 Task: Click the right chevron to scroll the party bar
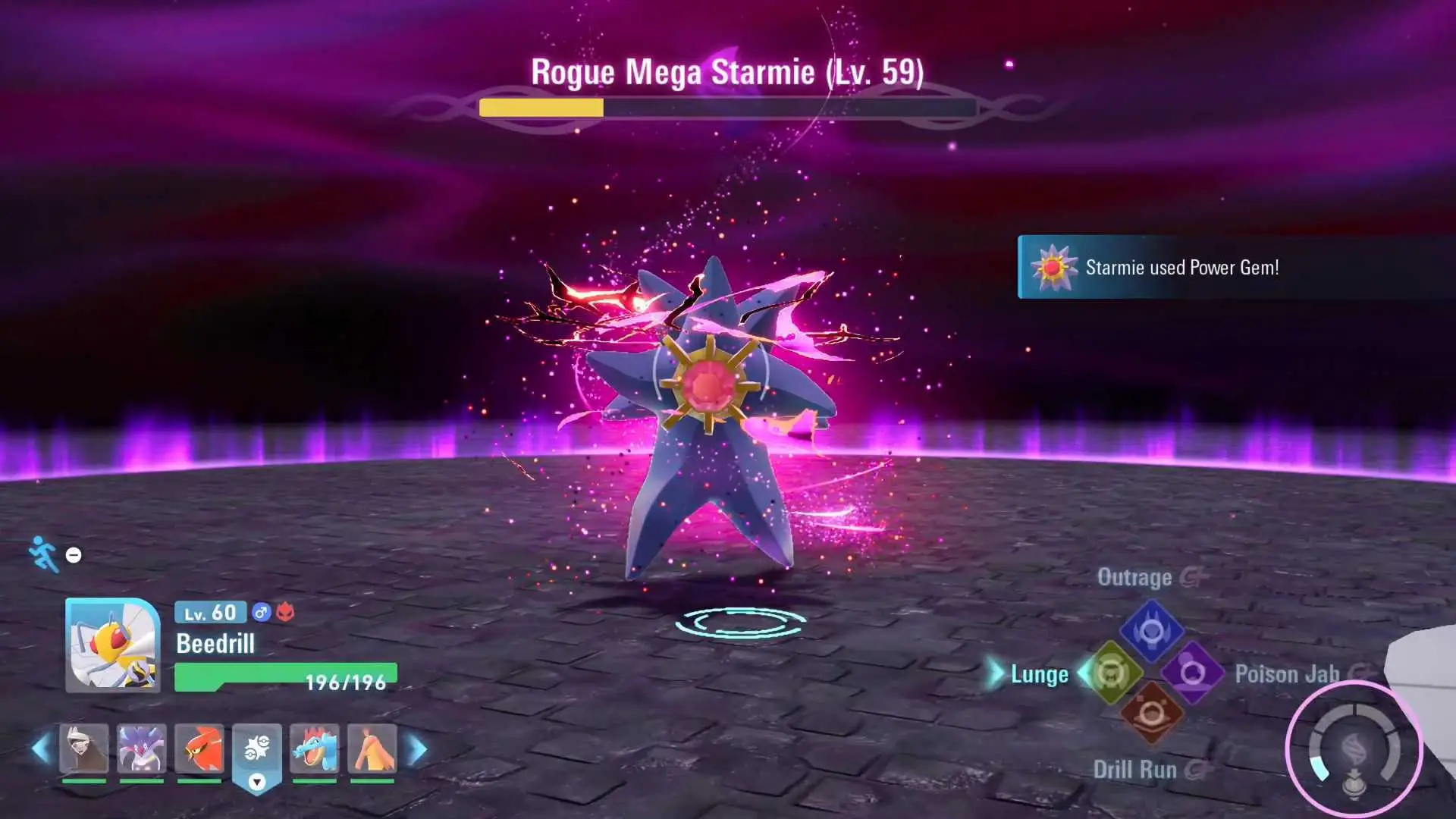(x=416, y=748)
